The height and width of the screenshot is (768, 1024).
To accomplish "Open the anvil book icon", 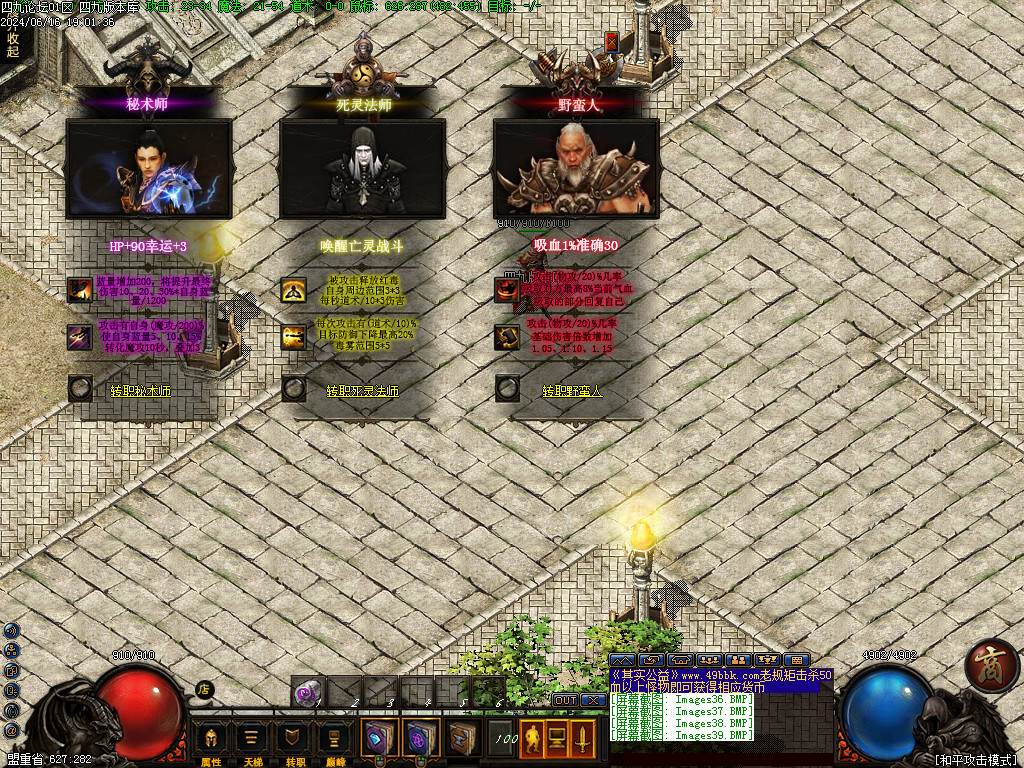I will coord(461,738).
